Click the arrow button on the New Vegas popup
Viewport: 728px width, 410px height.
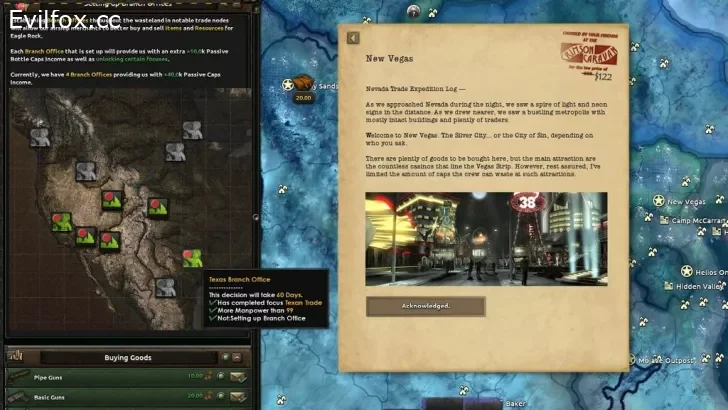tap(353, 38)
